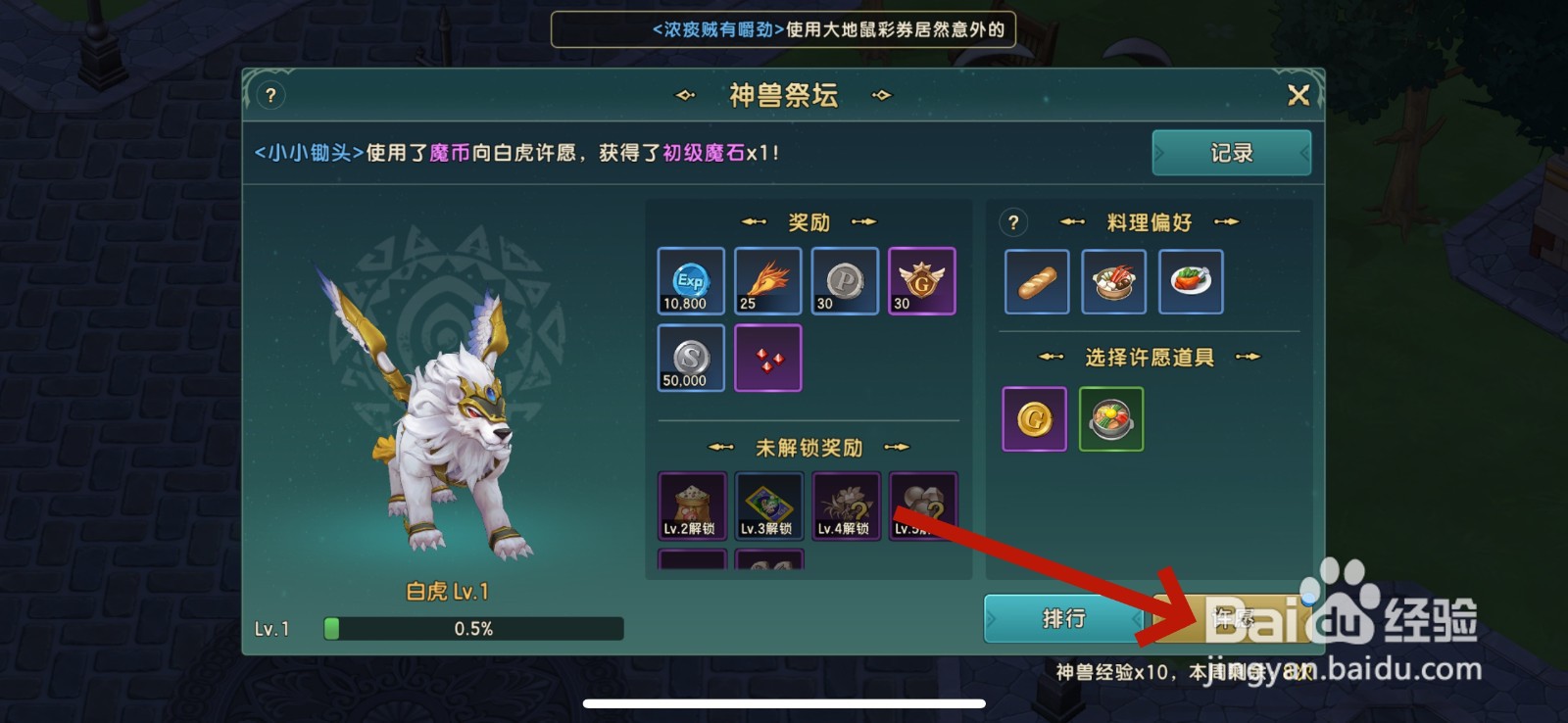Click the fiery feather x25 reward icon
The image size is (1568, 723).
coord(766,281)
